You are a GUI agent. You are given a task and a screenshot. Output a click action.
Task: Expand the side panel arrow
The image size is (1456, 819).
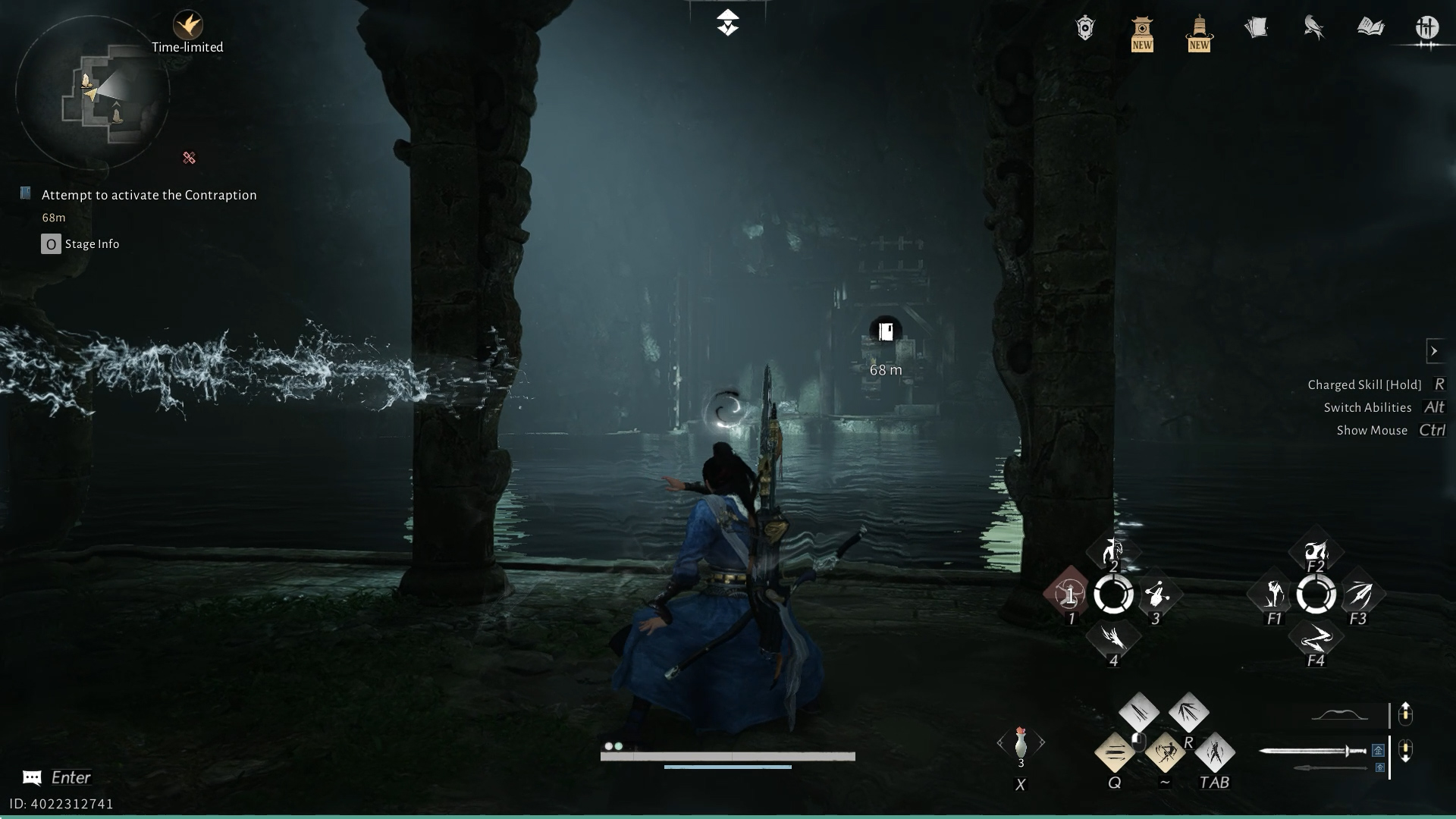click(x=1434, y=351)
